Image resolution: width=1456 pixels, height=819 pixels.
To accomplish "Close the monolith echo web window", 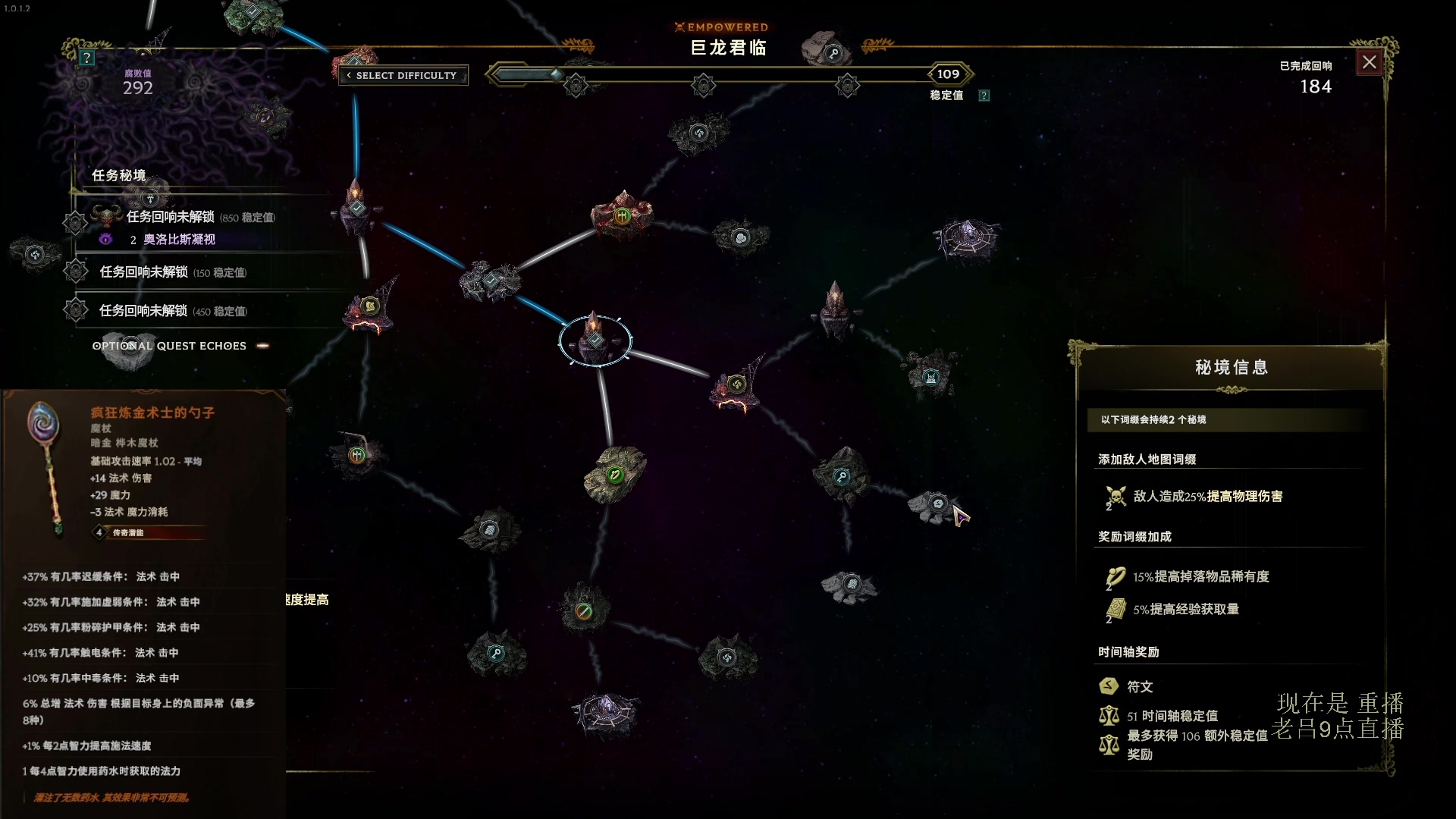I will click(x=1369, y=63).
